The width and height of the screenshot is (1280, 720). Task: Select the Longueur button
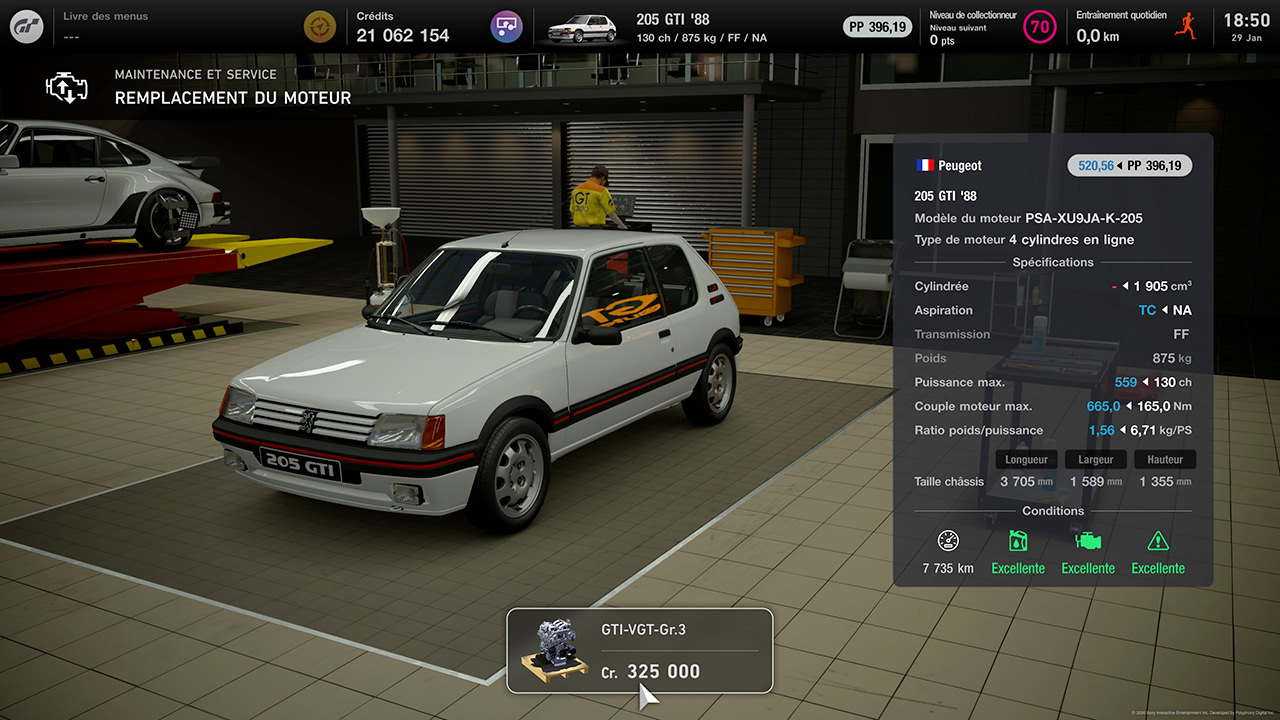coord(1026,459)
